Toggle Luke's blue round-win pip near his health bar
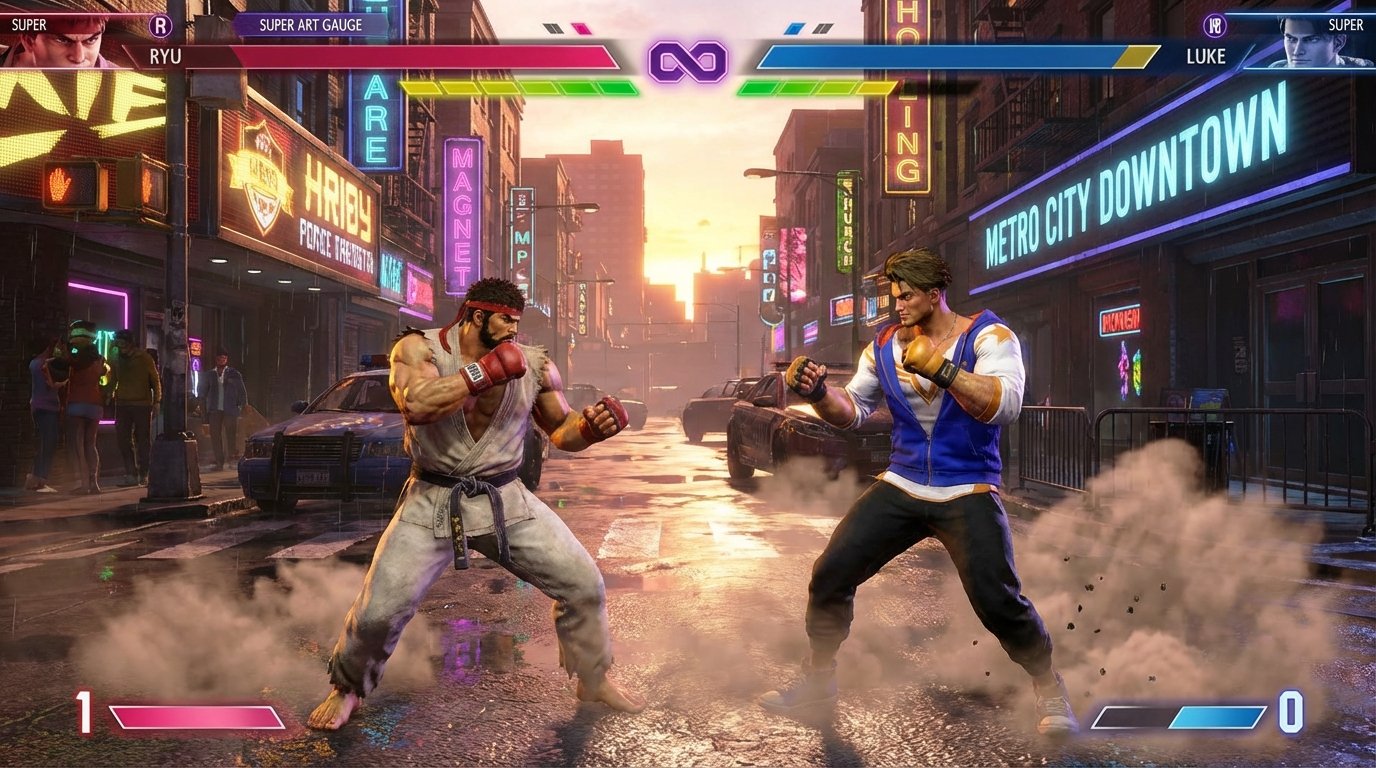 [794, 28]
